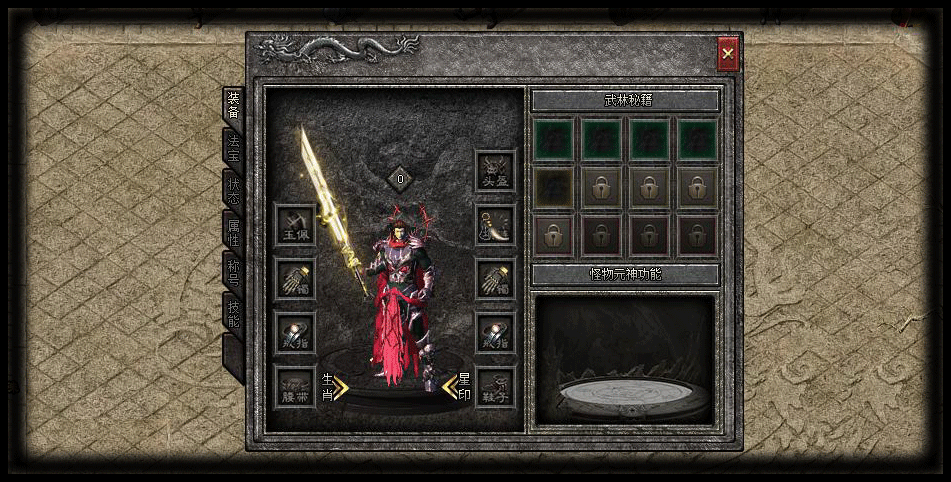Image resolution: width=951 pixels, height=482 pixels.
Task: Click the 玉佩 jade pendant slot
Action: point(295,224)
